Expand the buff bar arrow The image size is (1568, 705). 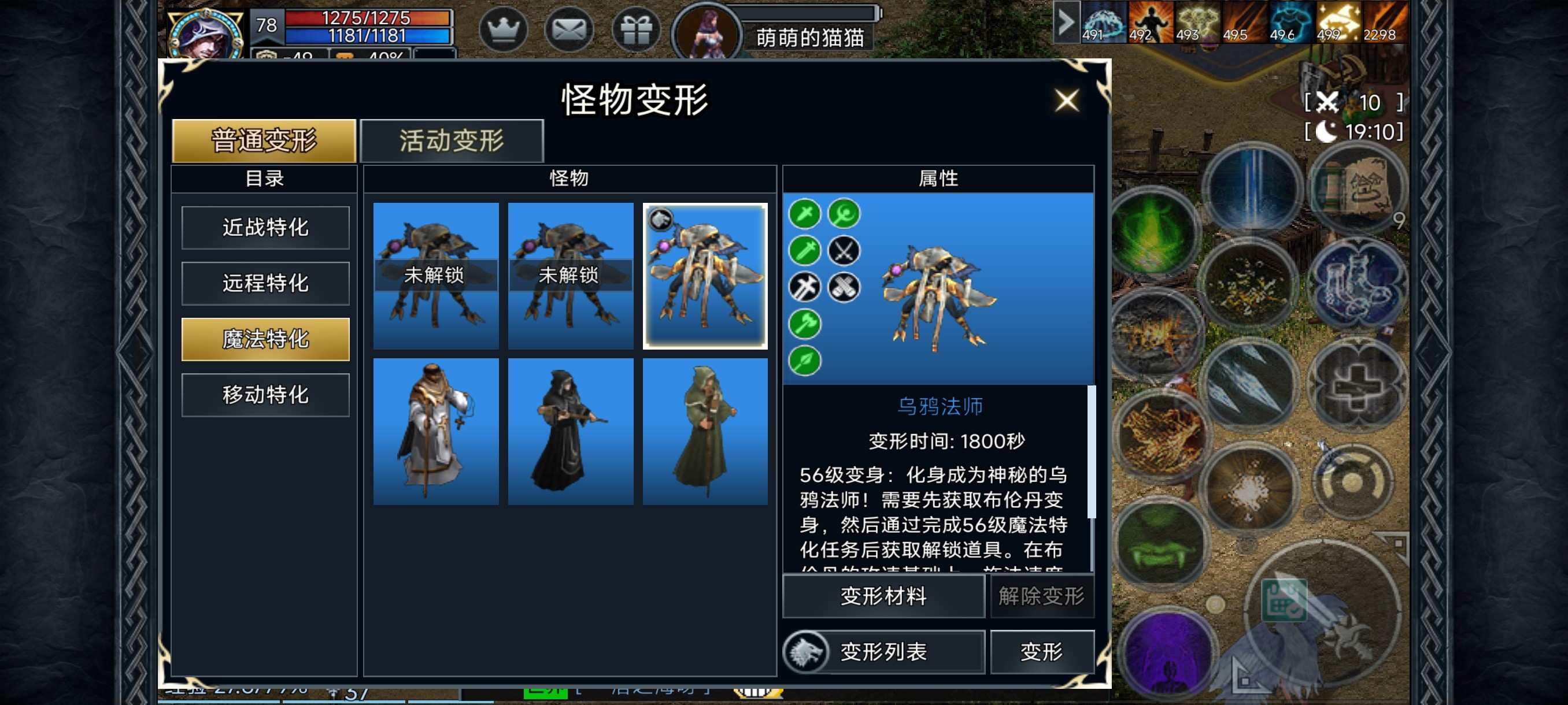(x=1066, y=23)
